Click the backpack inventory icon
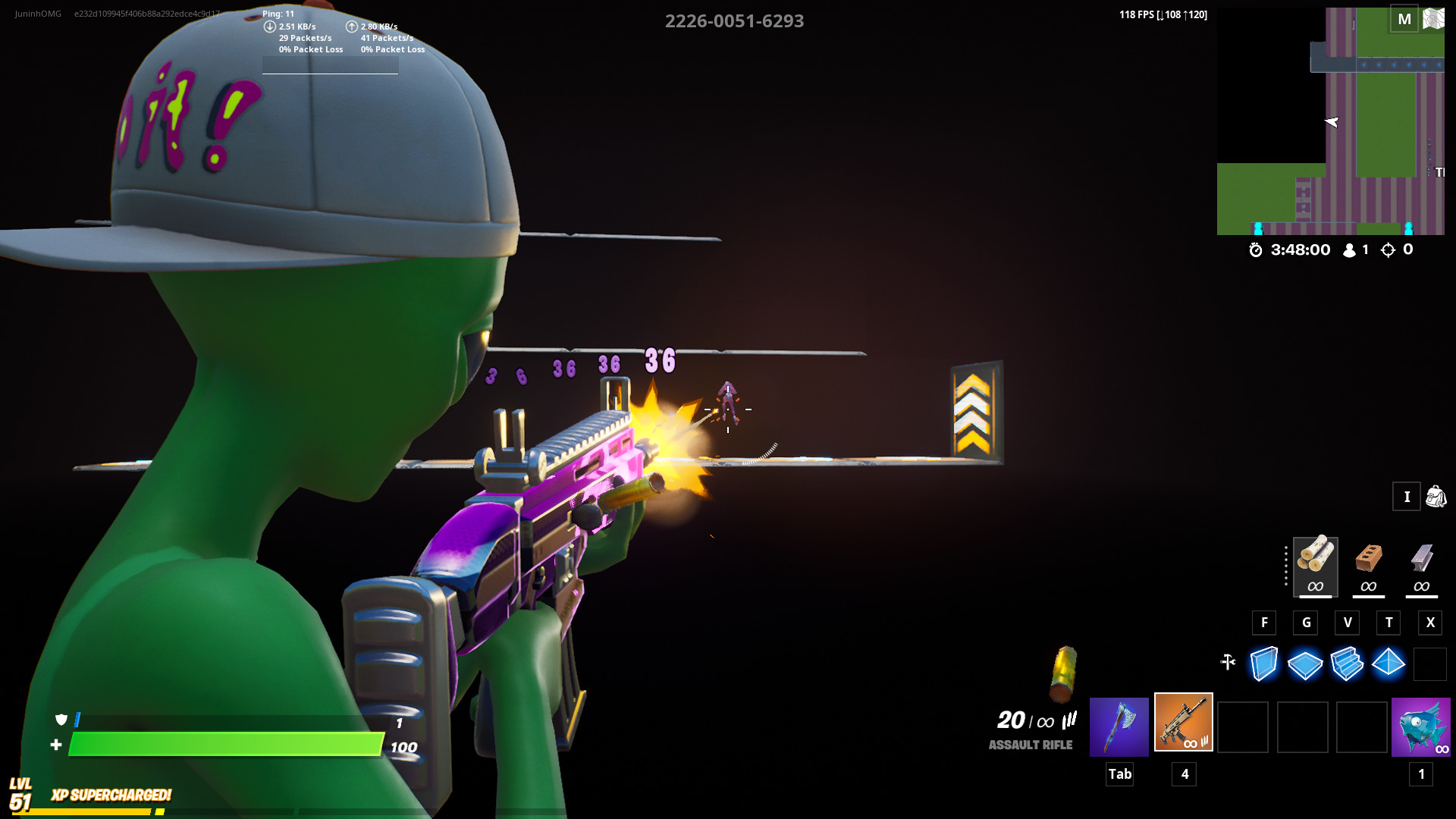The height and width of the screenshot is (819, 1456). [x=1435, y=497]
